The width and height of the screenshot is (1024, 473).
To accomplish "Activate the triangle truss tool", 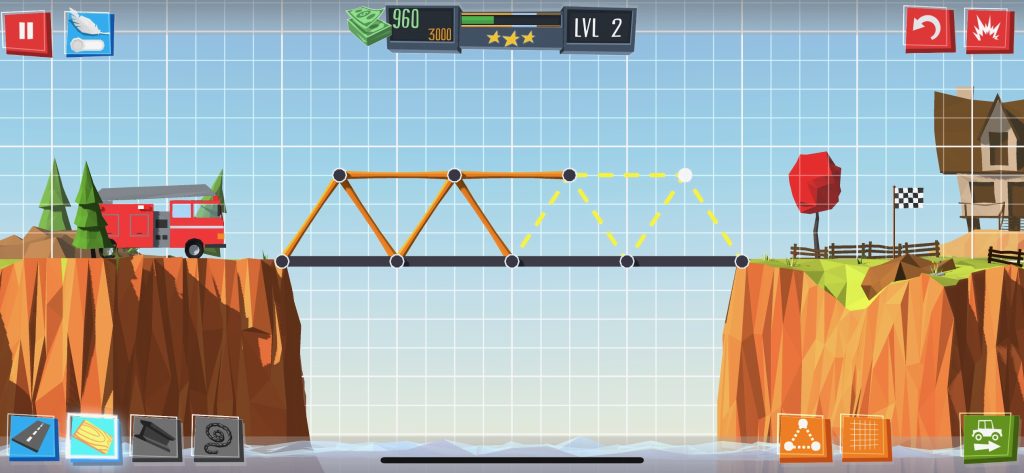I will 803,437.
